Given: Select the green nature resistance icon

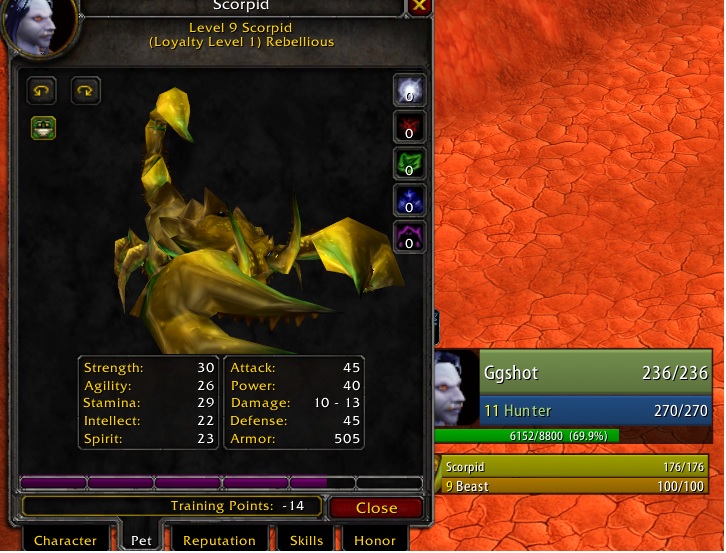Looking at the screenshot, I should (x=409, y=163).
